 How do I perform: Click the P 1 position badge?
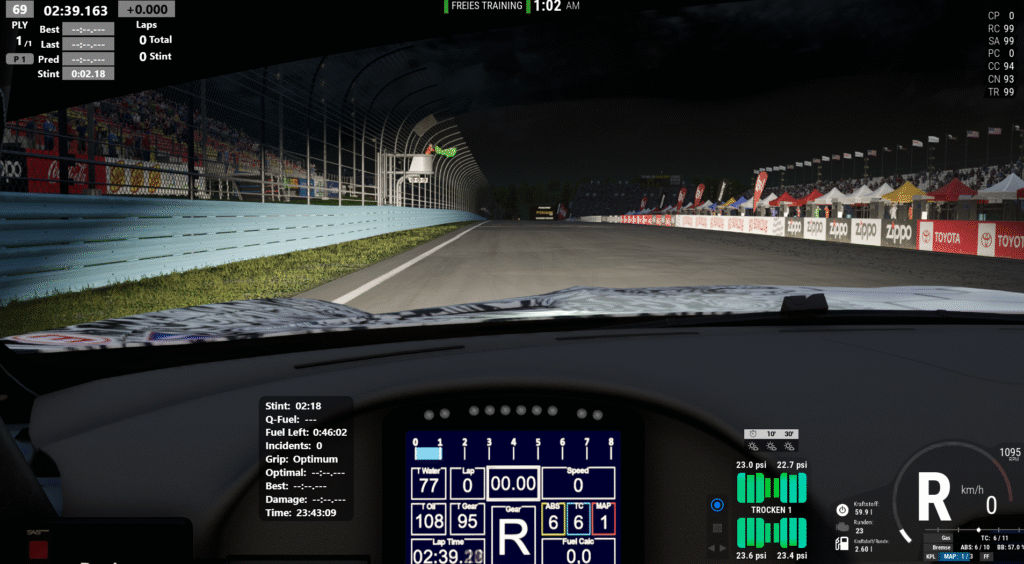(x=19, y=59)
